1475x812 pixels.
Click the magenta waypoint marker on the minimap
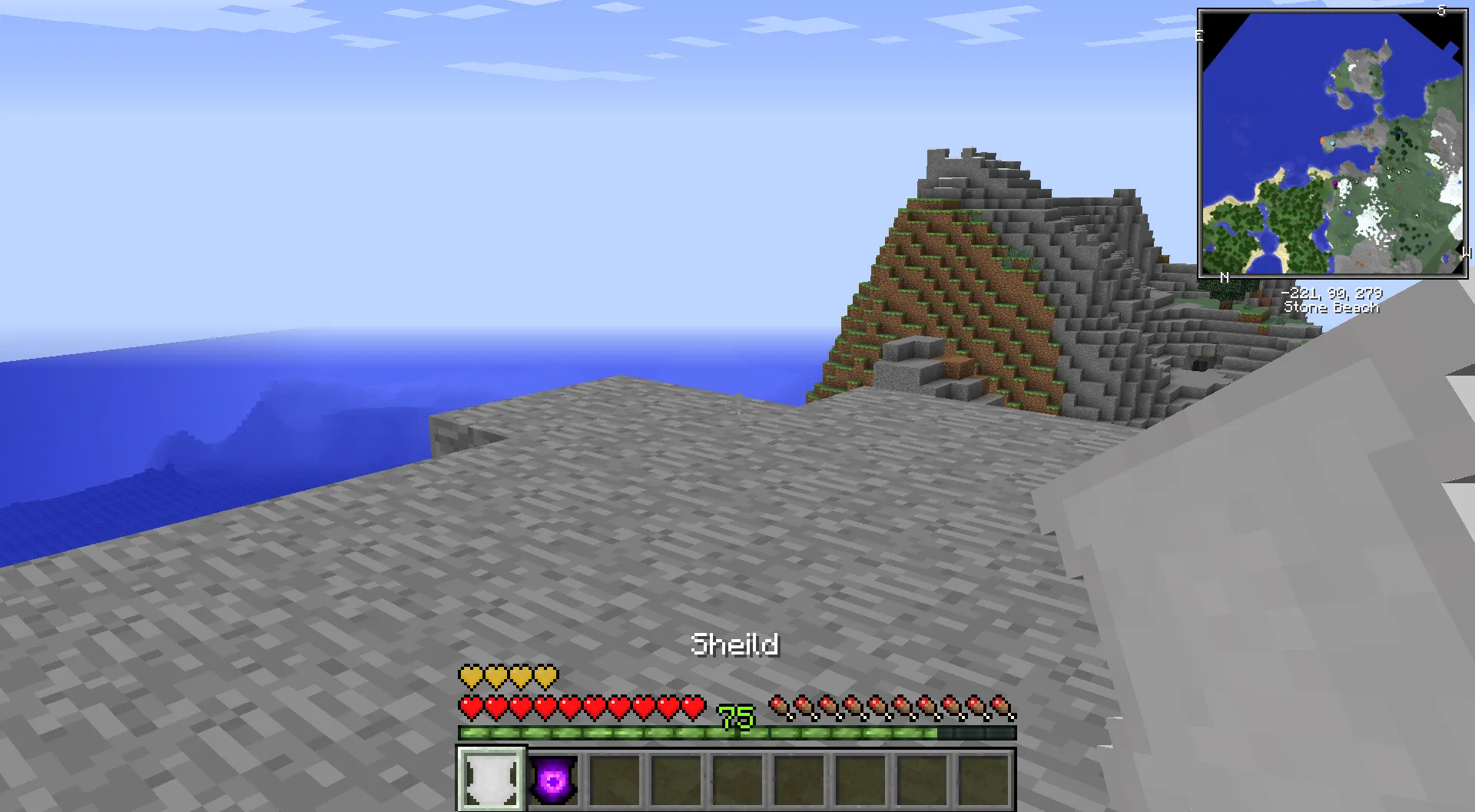point(1335,184)
